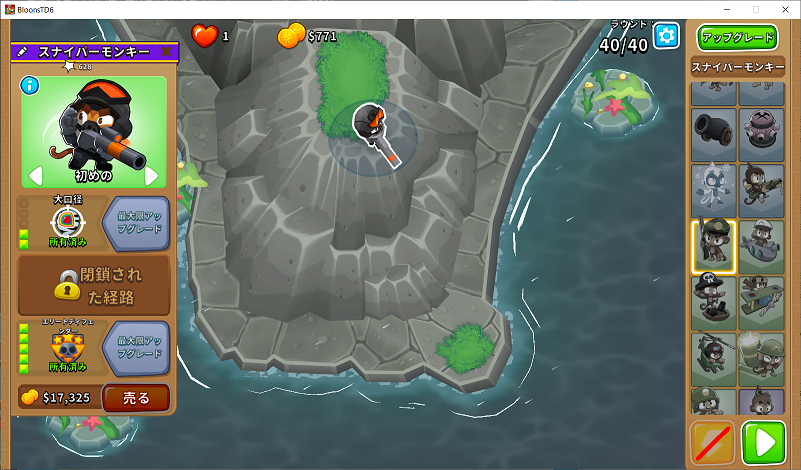The height and width of the screenshot is (470, 801).
Task: Sell the sniper monkey with 売る button
Action: [x=136, y=397]
